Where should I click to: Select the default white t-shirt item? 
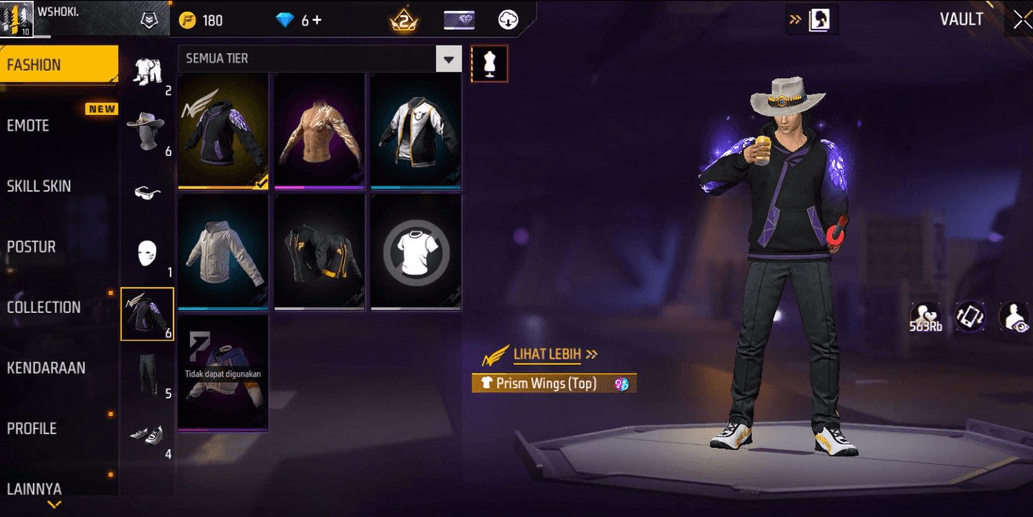pyautogui.click(x=415, y=253)
